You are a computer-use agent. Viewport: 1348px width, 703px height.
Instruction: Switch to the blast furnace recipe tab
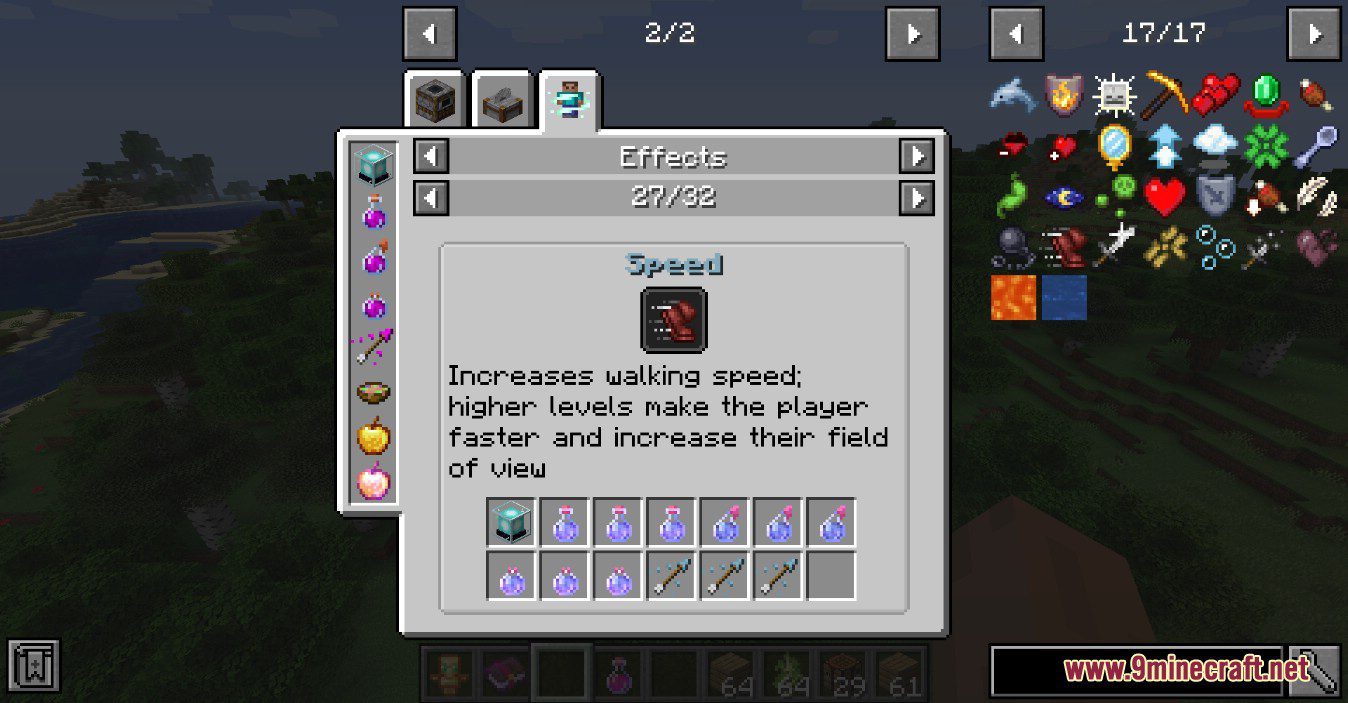coord(435,100)
